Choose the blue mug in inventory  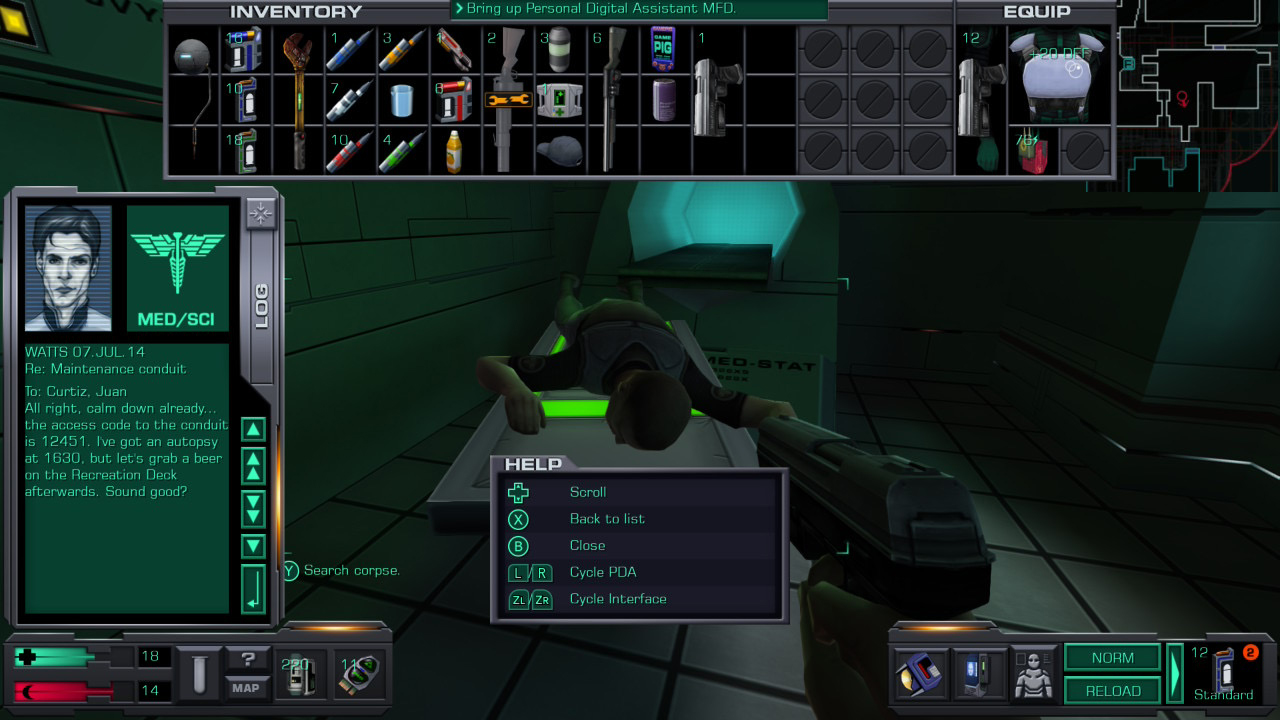point(402,100)
